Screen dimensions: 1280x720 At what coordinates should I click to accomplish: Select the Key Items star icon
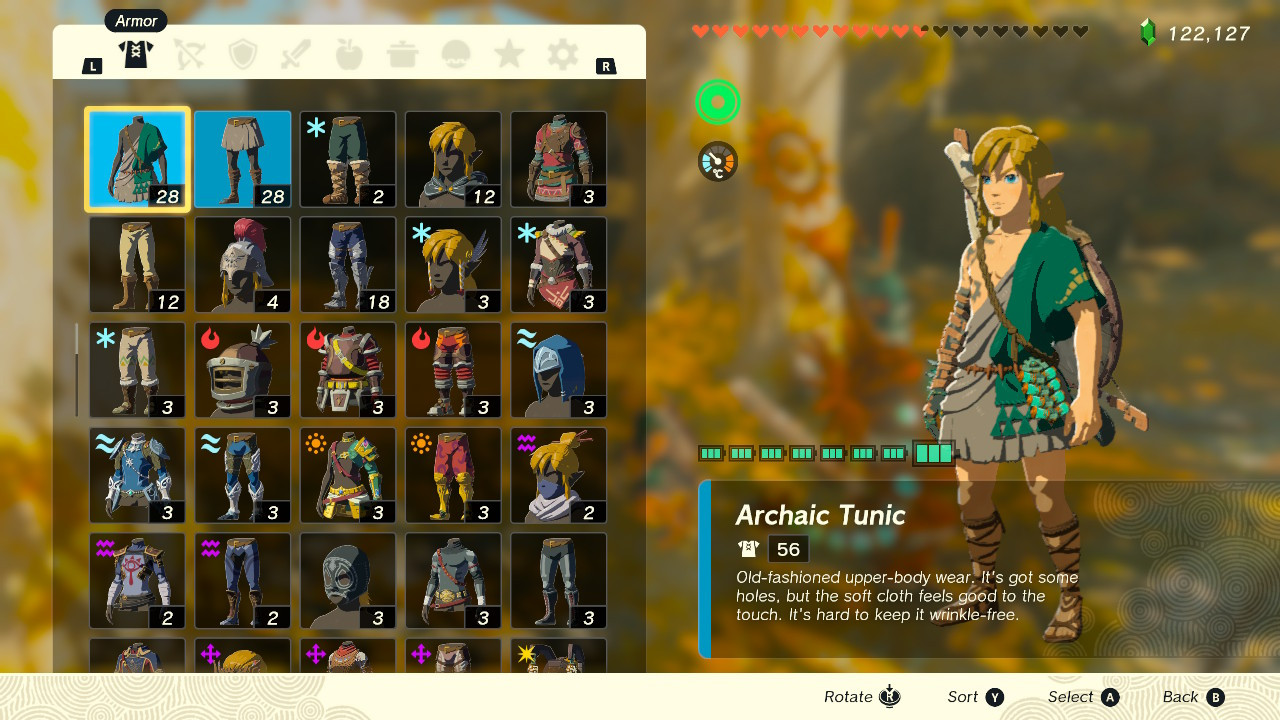pyautogui.click(x=508, y=55)
